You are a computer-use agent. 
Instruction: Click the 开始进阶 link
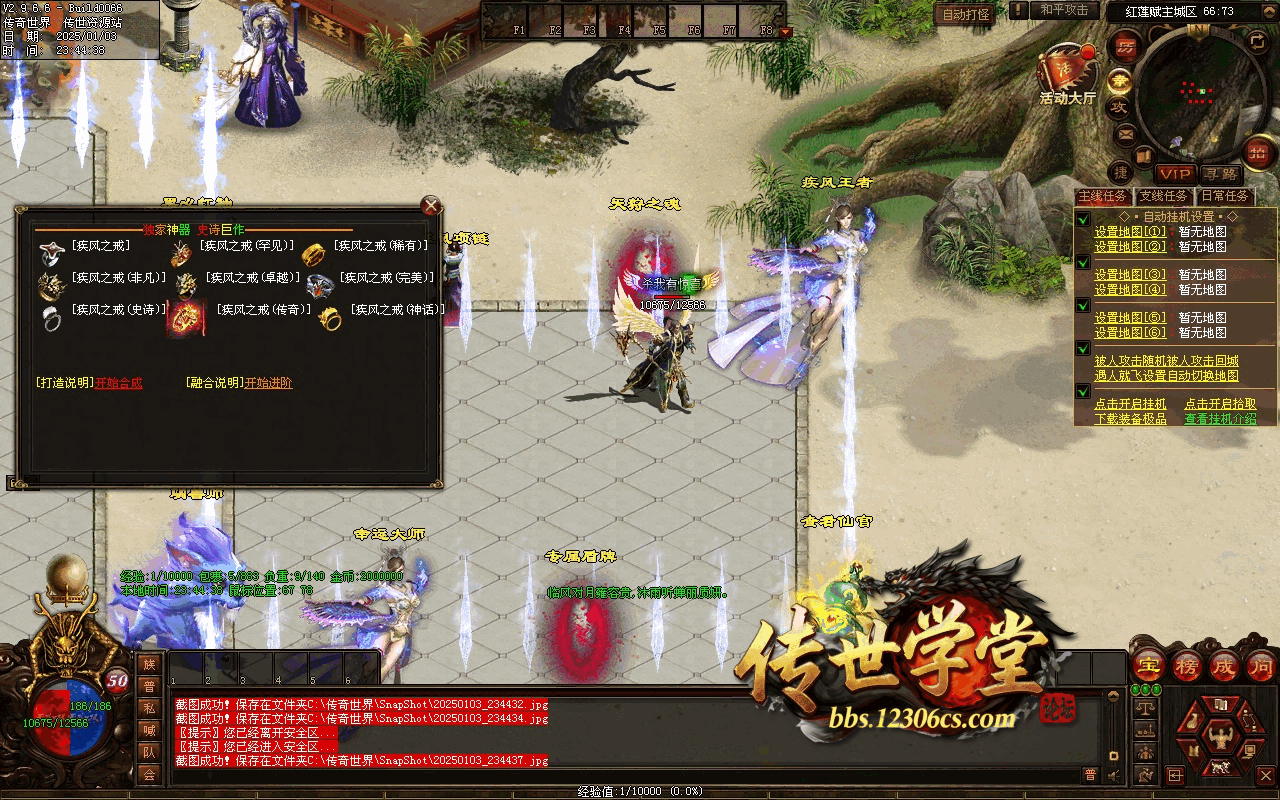tap(269, 383)
